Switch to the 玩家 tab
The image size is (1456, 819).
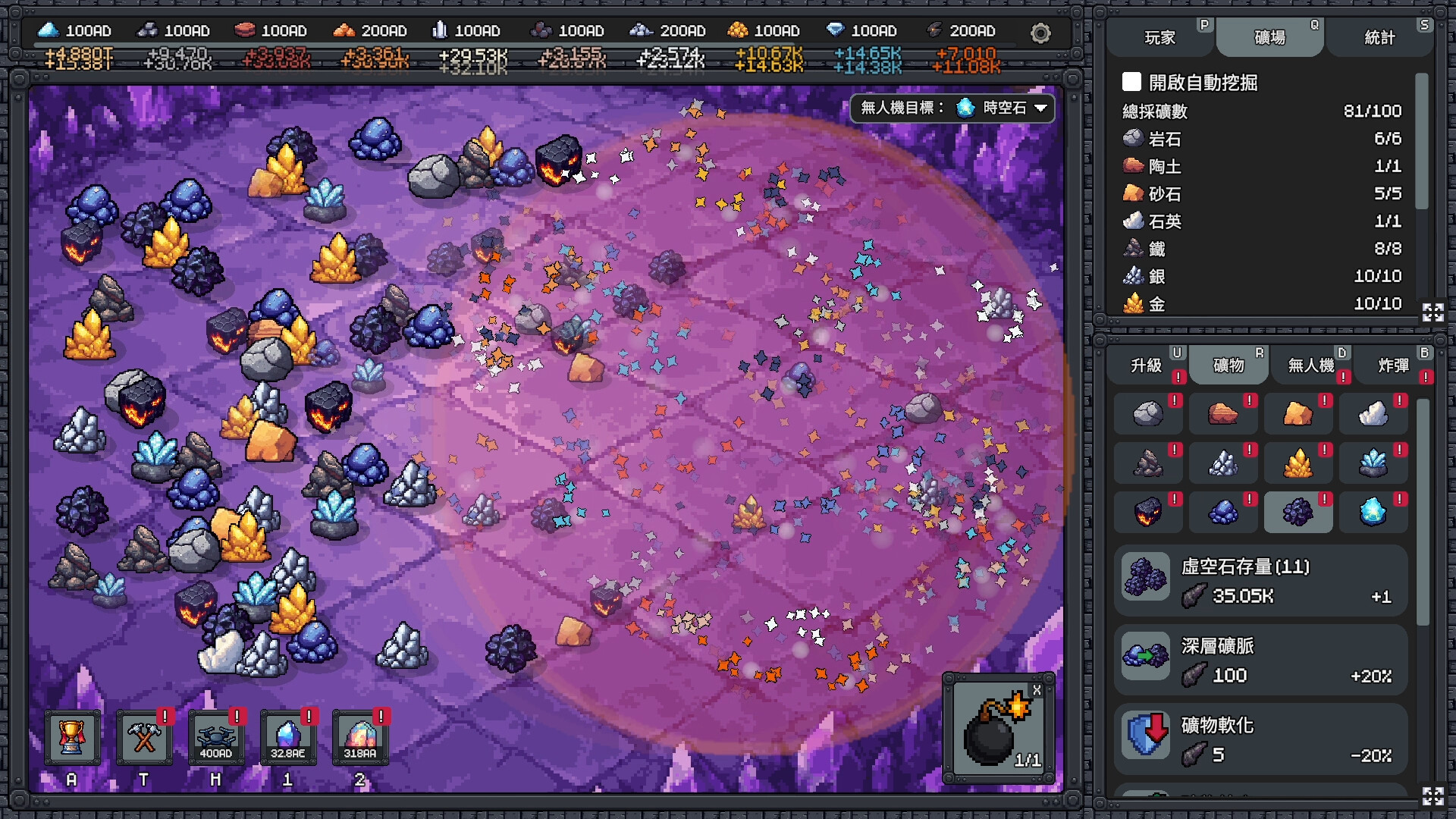[1160, 37]
